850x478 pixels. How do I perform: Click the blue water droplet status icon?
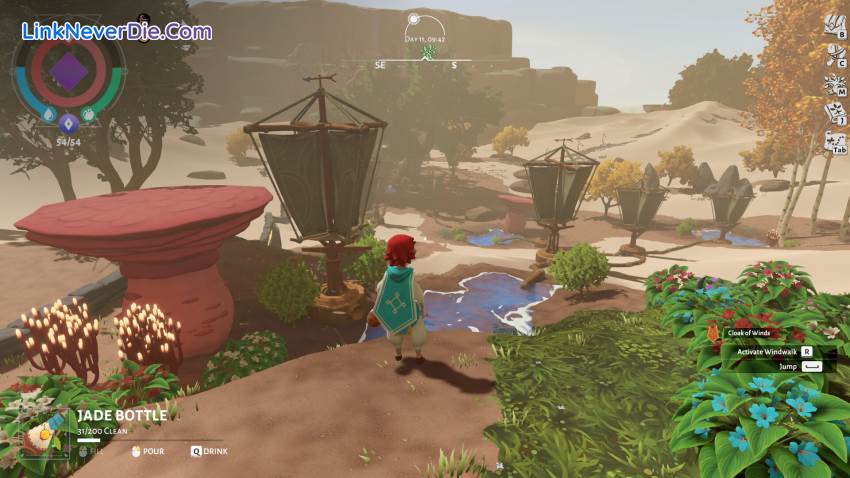48,115
